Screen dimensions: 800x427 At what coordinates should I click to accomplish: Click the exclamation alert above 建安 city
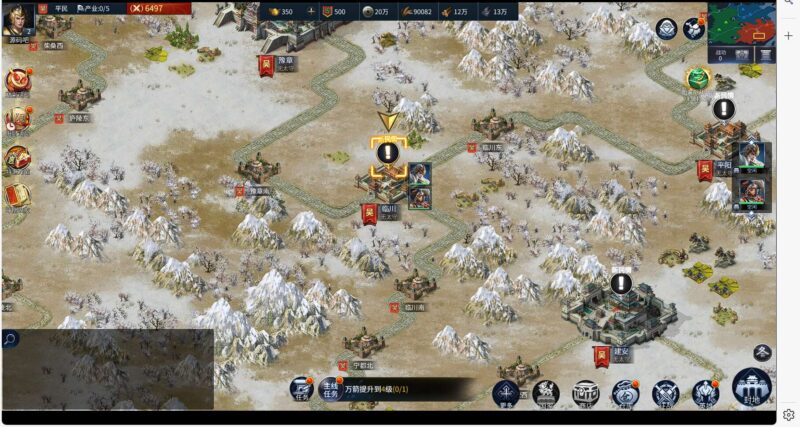point(622,284)
